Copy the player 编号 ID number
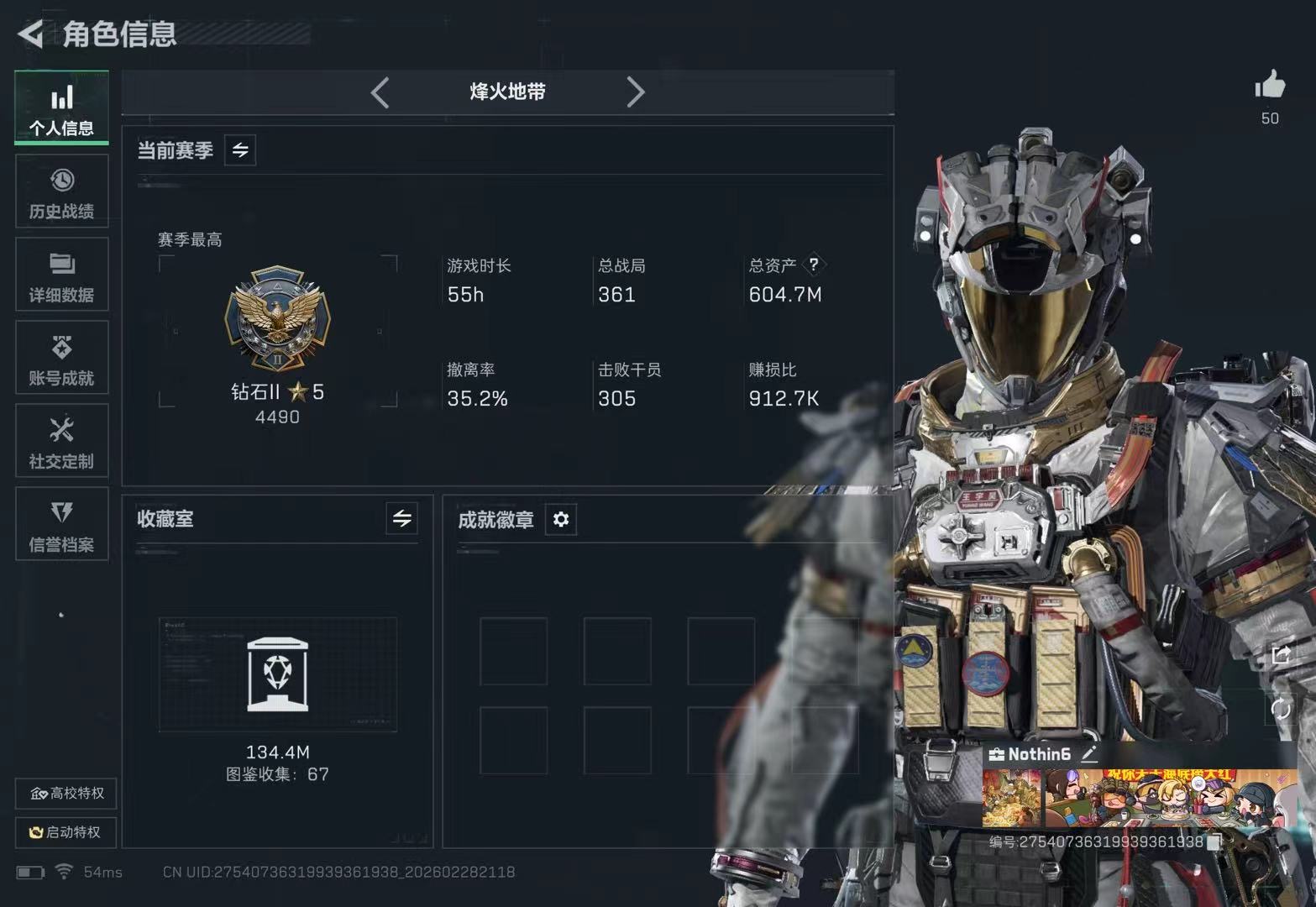 tap(1214, 842)
